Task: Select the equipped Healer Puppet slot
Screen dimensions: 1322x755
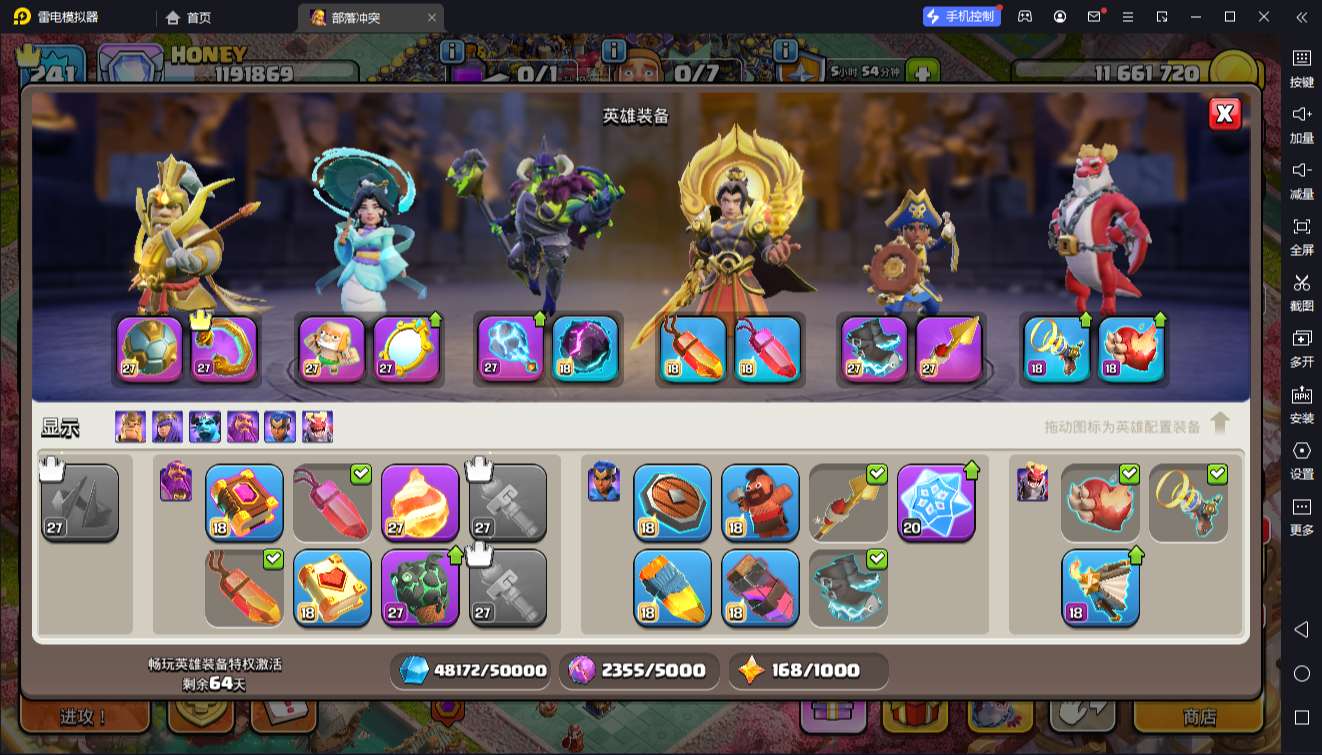Action: click(332, 349)
